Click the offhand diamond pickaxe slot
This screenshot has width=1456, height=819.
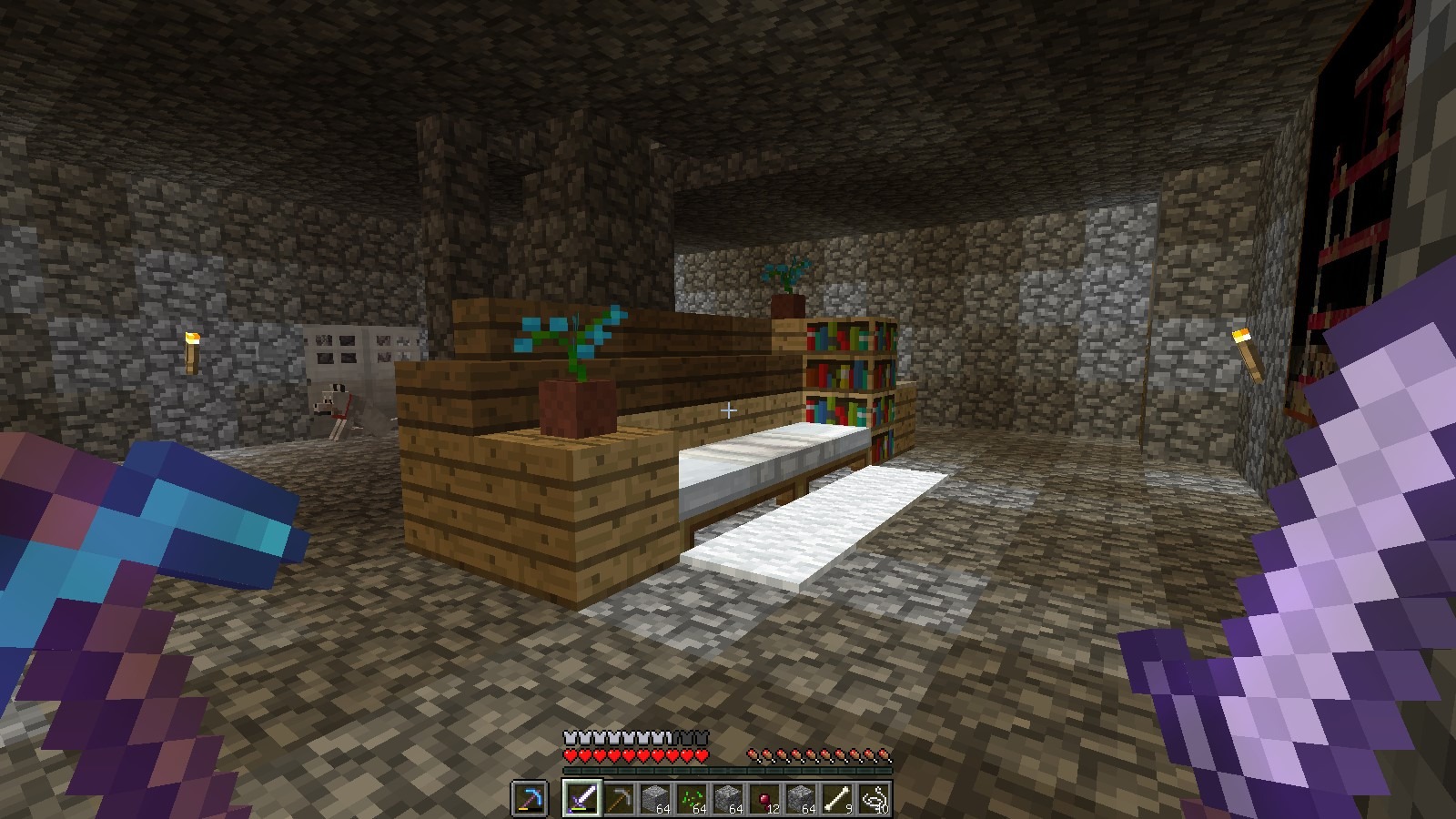pyautogui.click(x=530, y=799)
